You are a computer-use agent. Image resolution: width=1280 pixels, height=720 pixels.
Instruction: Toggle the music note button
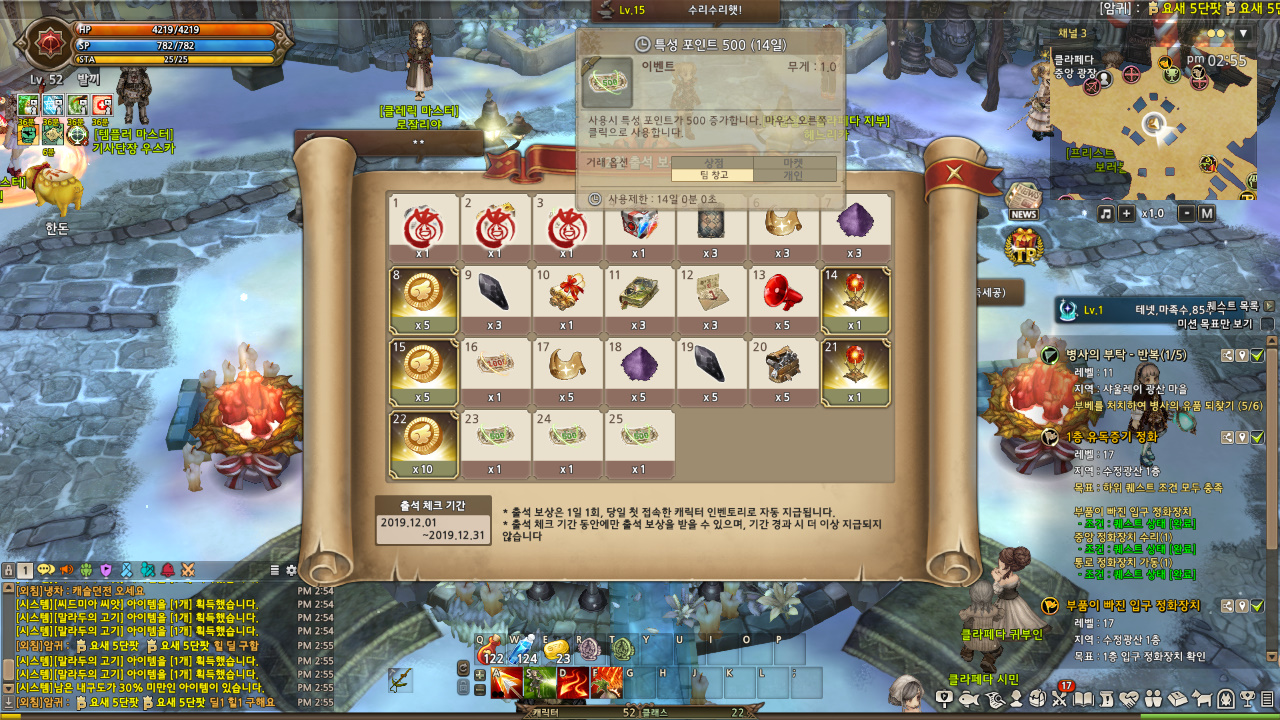(1105, 213)
